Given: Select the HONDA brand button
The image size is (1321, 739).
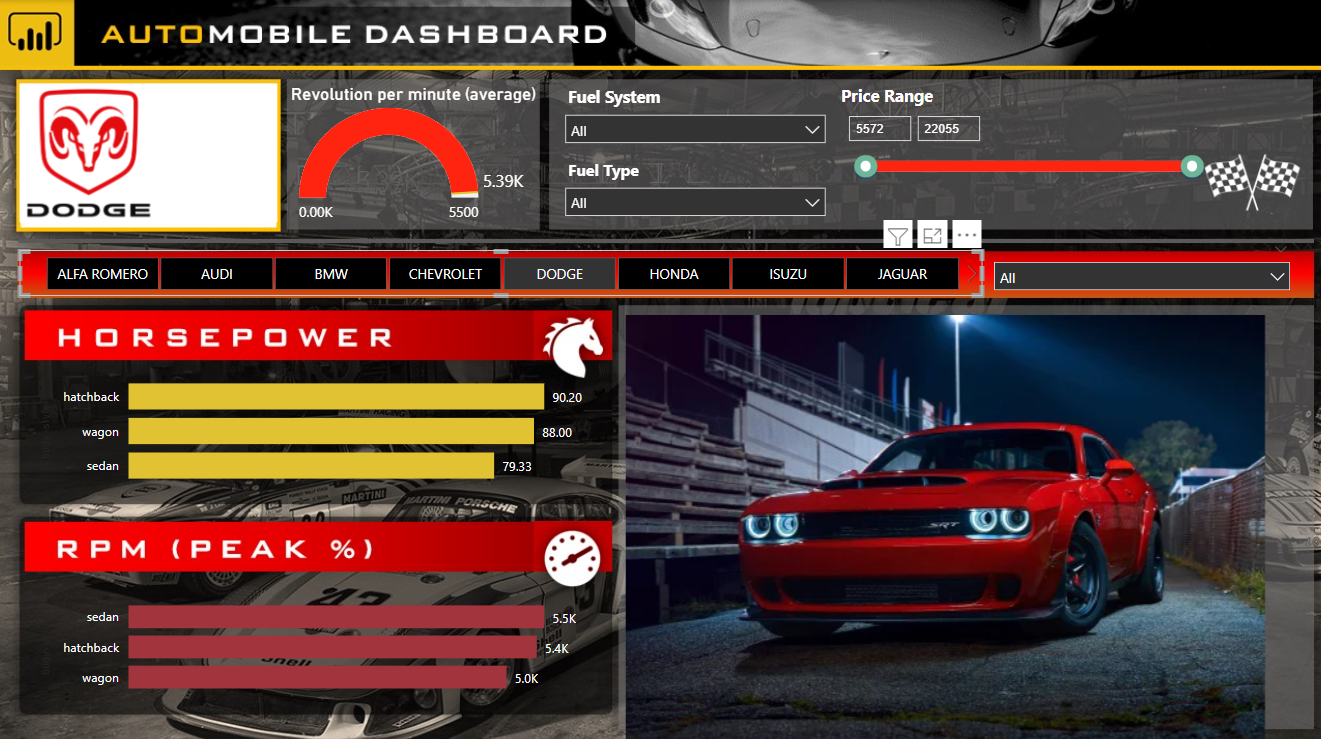Looking at the screenshot, I should pos(673,273).
